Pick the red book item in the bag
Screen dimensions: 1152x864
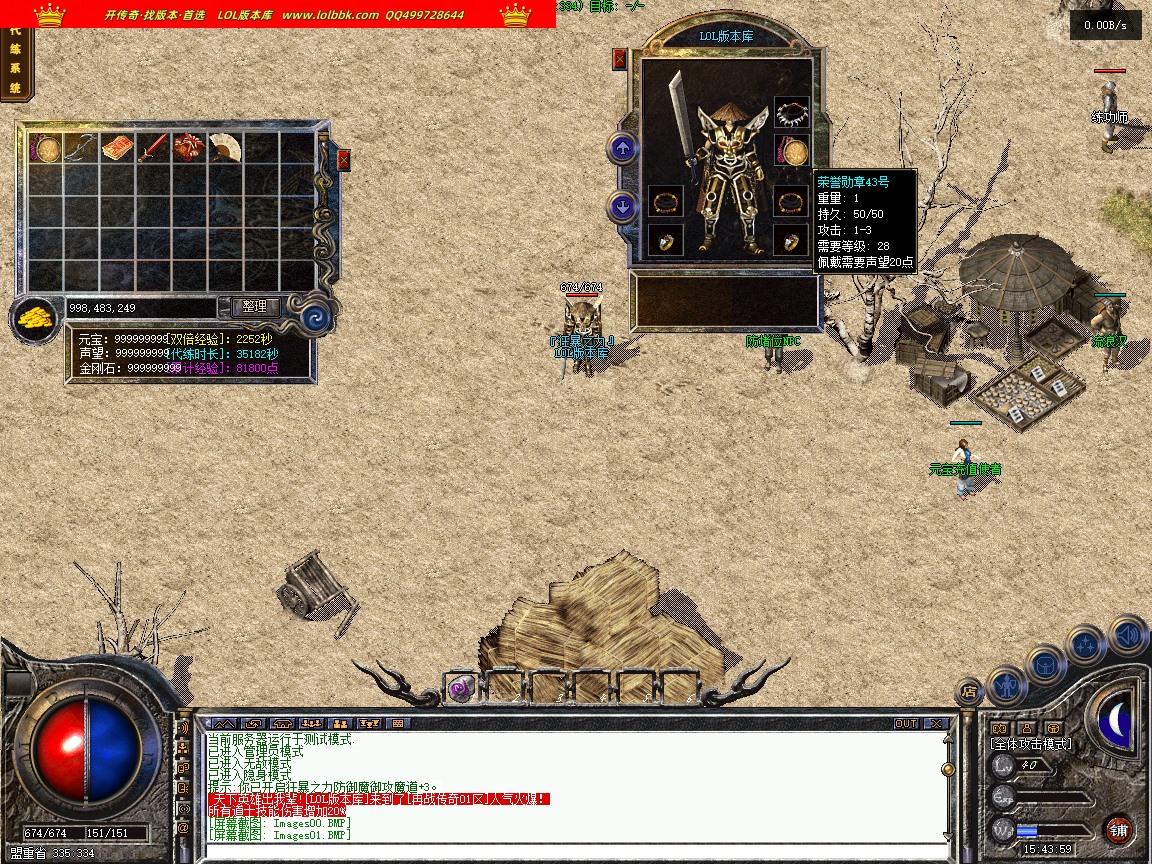coord(117,149)
